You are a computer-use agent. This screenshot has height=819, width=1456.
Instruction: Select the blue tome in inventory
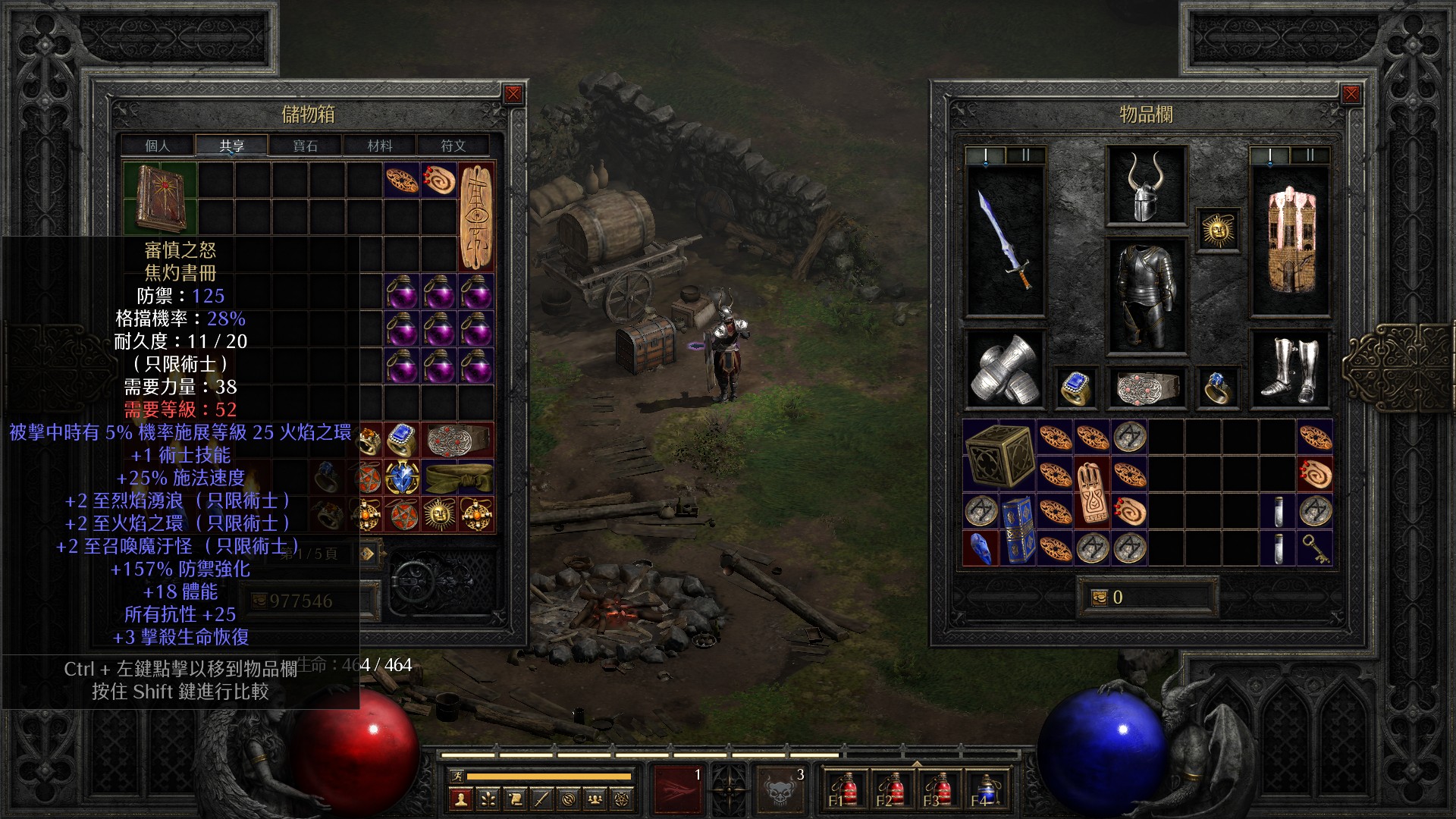point(1018,530)
